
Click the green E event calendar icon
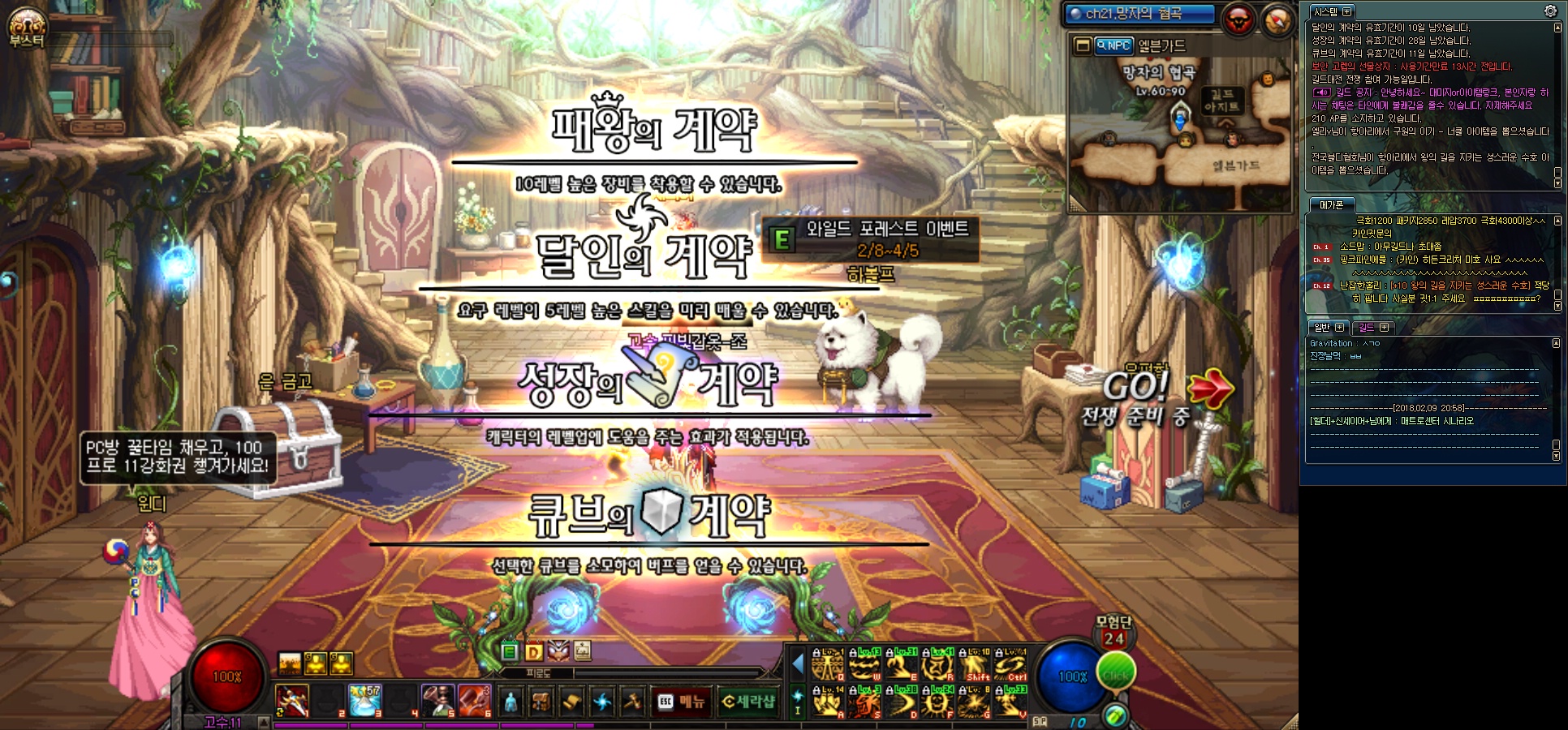(510, 651)
